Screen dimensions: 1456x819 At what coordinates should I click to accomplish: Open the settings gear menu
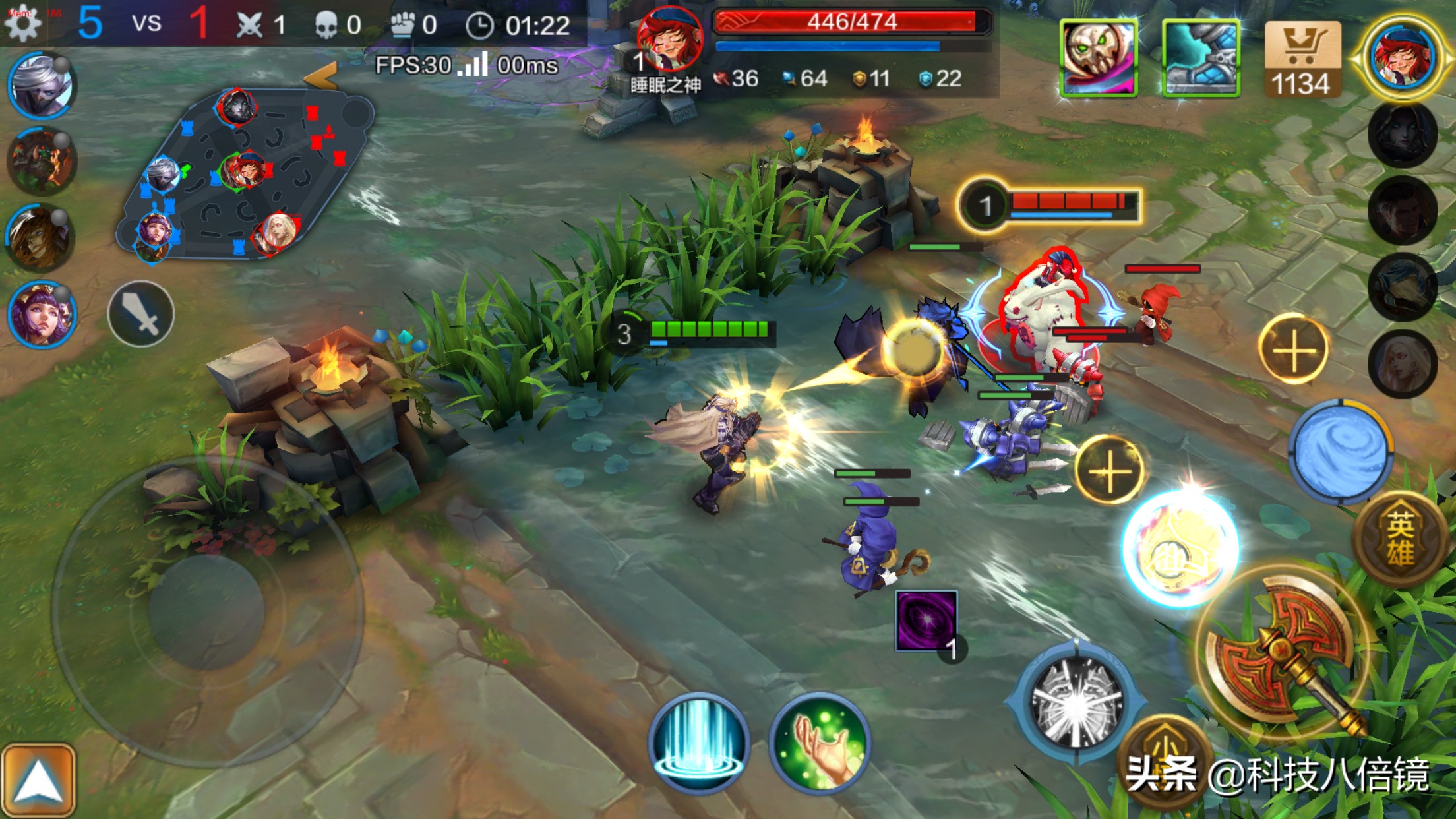coord(24,24)
